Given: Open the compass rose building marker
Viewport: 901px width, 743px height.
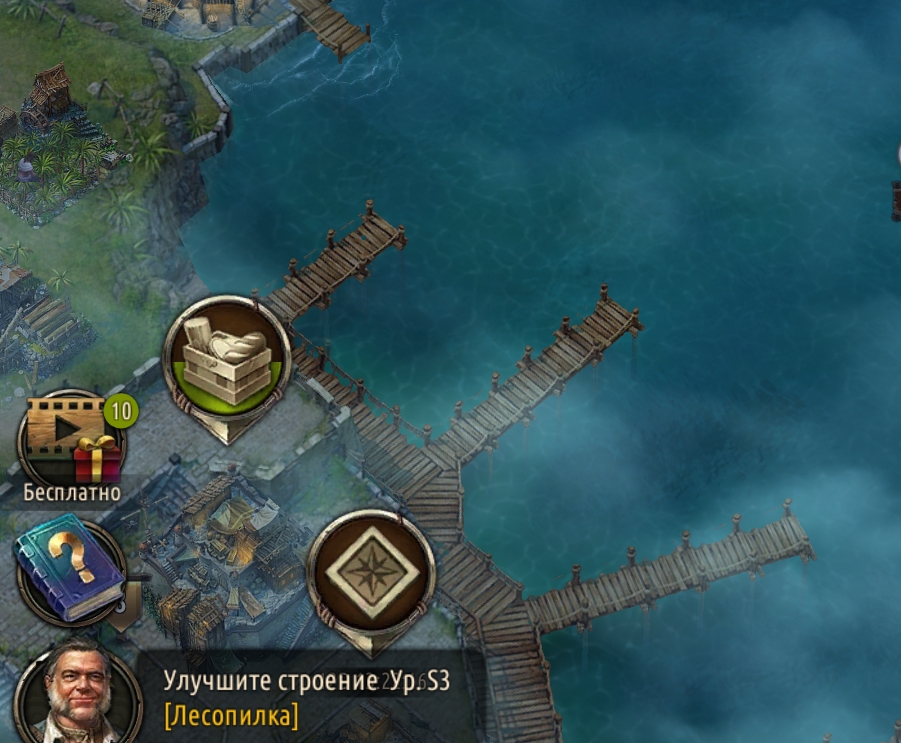Looking at the screenshot, I should (x=371, y=573).
